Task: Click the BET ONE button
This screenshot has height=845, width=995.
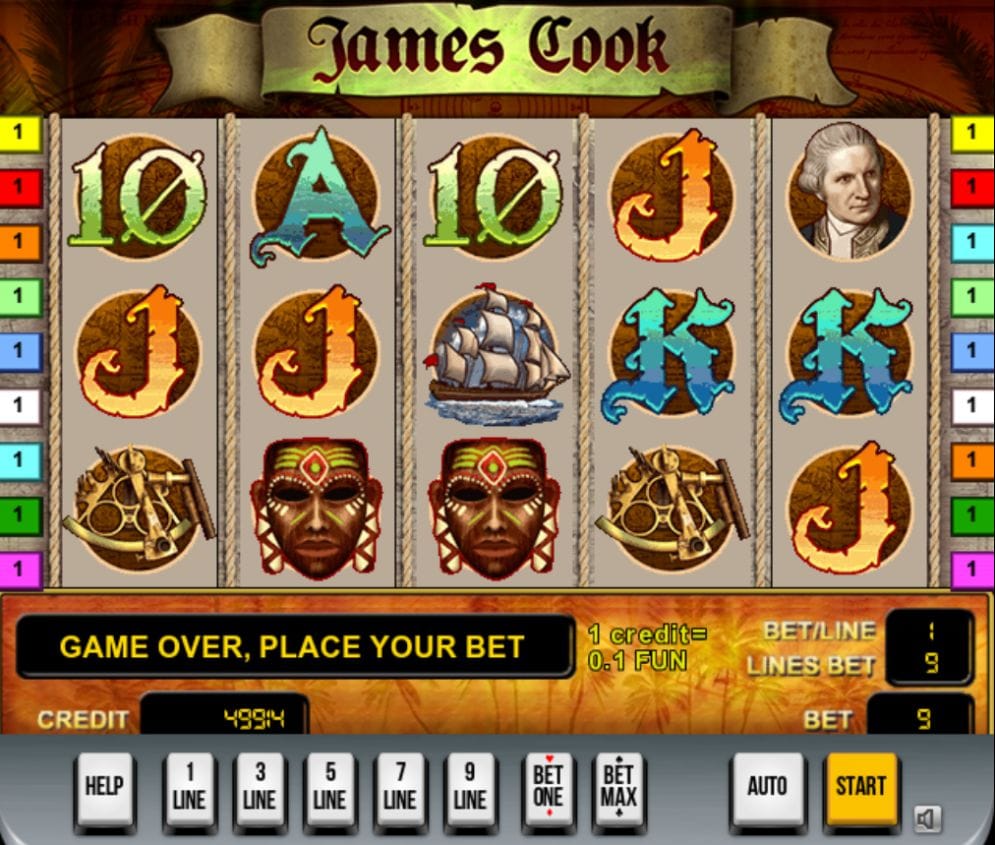Action: [x=548, y=788]
